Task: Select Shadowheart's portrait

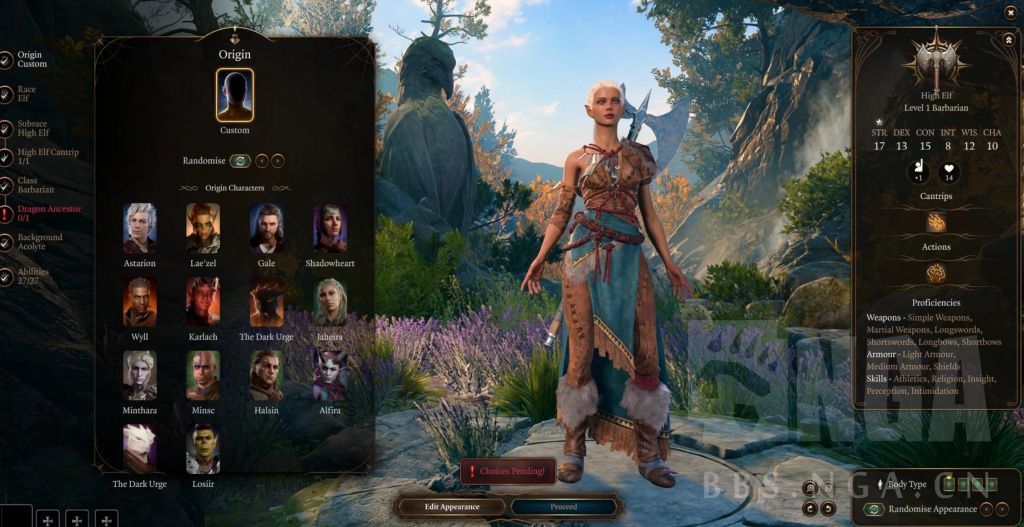Action: pyautogui.click(x=330, y=228)
